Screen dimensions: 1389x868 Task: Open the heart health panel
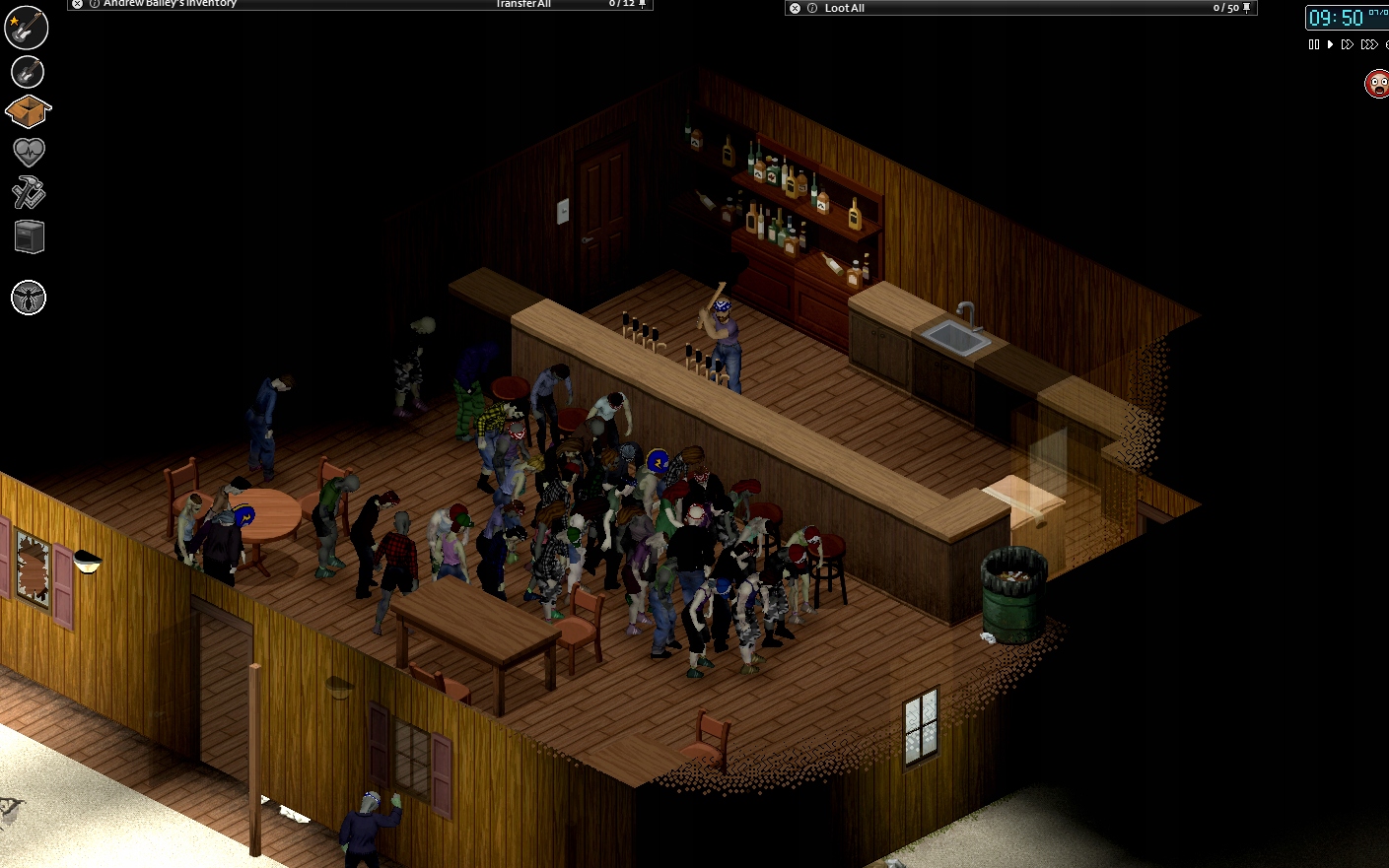[27, 150]
